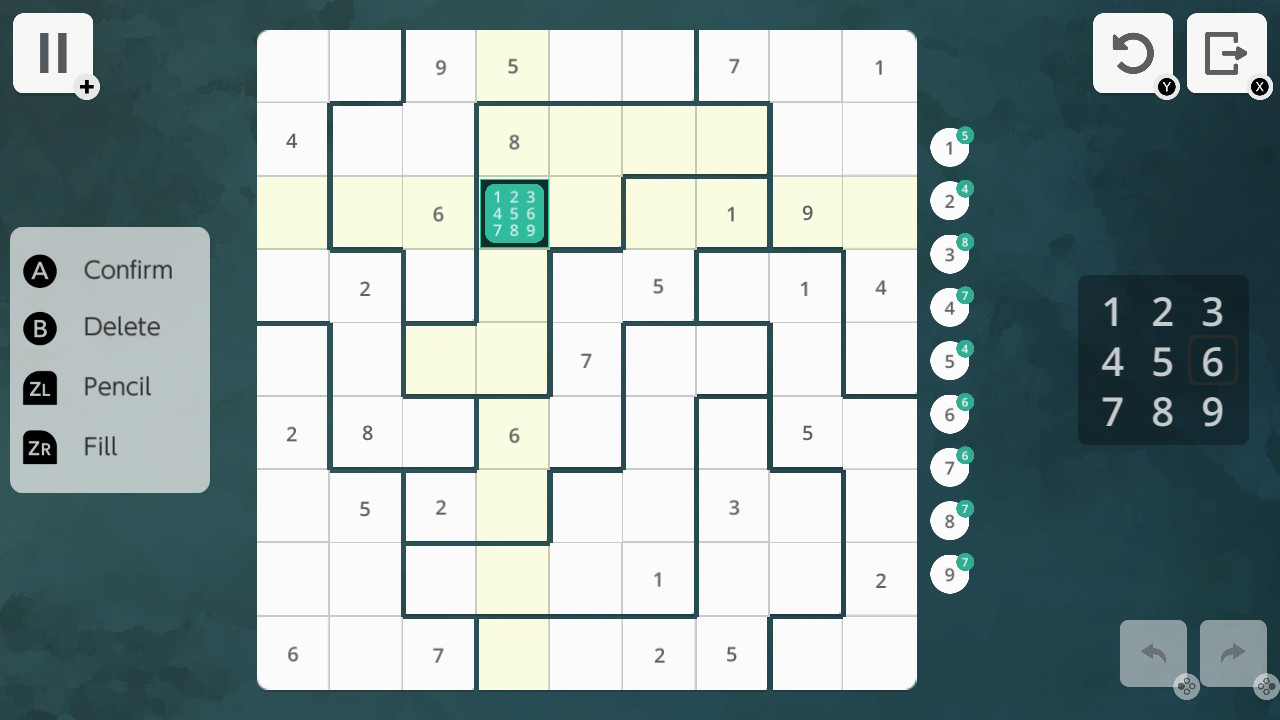This screenshot has width=1280, height=720.
Task: Click the cell containing the given 4
Action: point(292,140)
